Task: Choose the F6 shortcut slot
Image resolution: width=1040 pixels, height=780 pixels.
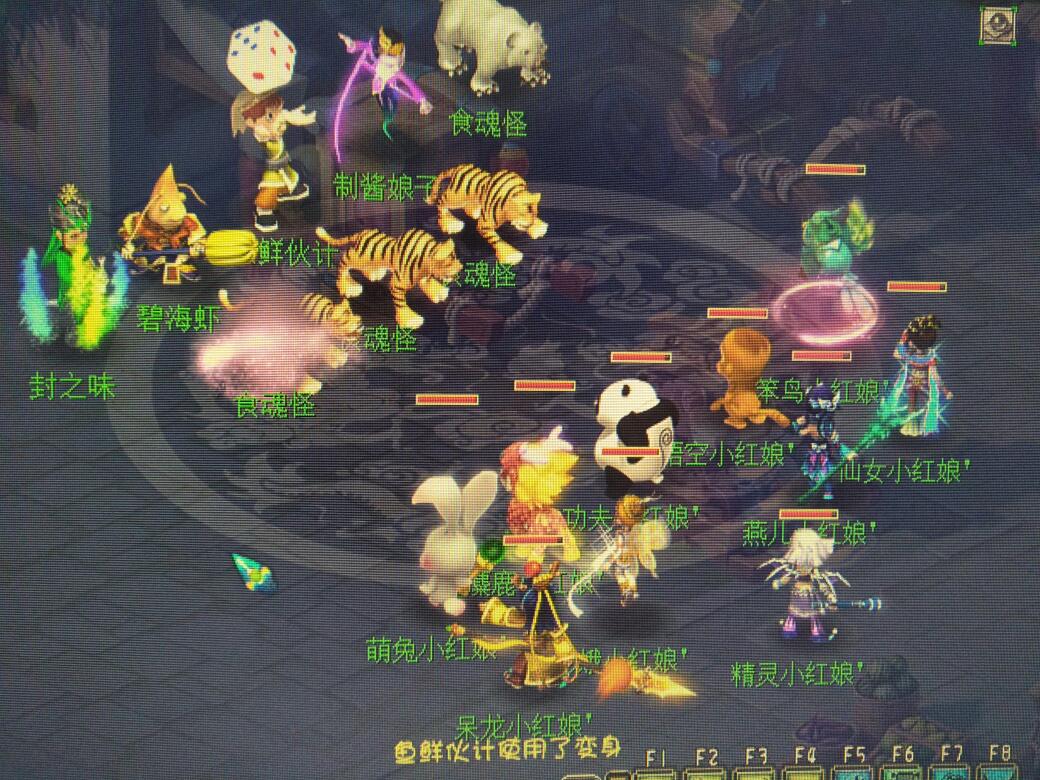Action: pos(903,773)
